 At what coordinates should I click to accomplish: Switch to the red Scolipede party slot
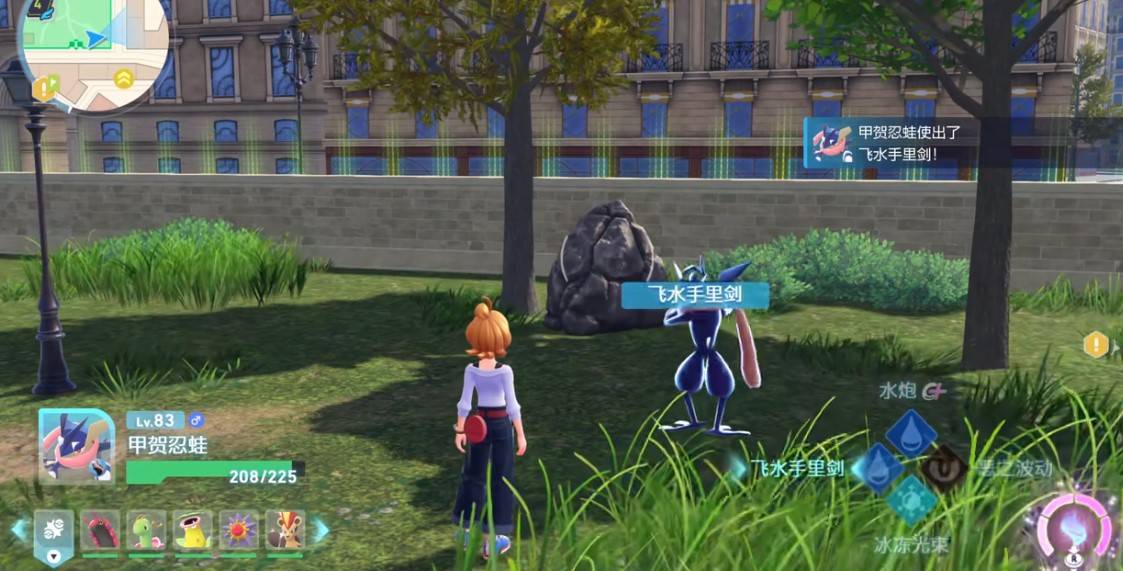pos(100,528)
